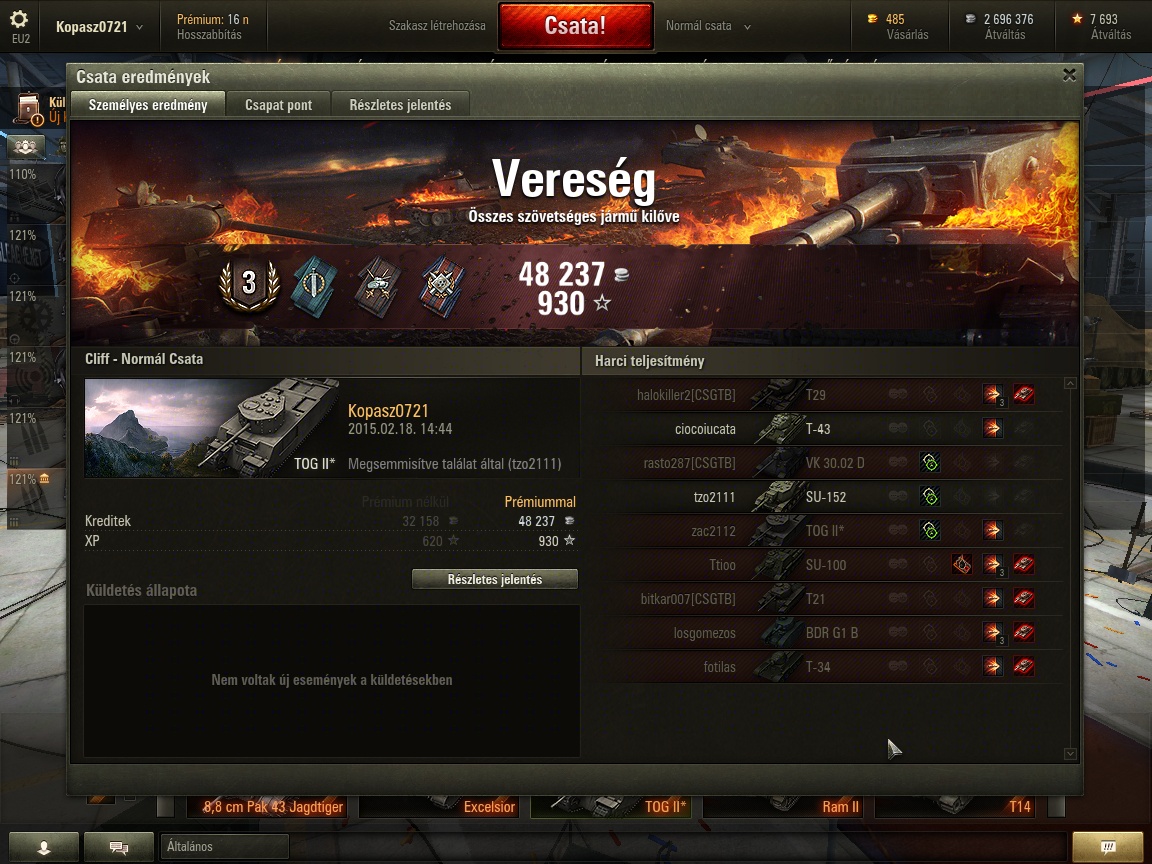
Task: Close the battle results window
Action: point(1069,75)
